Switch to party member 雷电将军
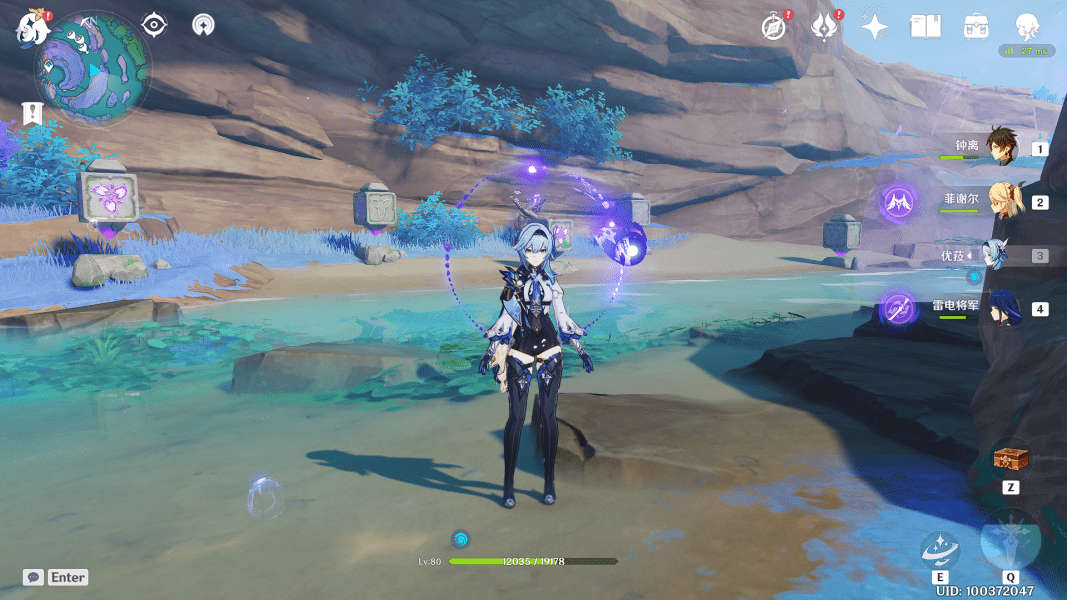The width and height of the screenshot is (1067, 600). pos(1001,308)
